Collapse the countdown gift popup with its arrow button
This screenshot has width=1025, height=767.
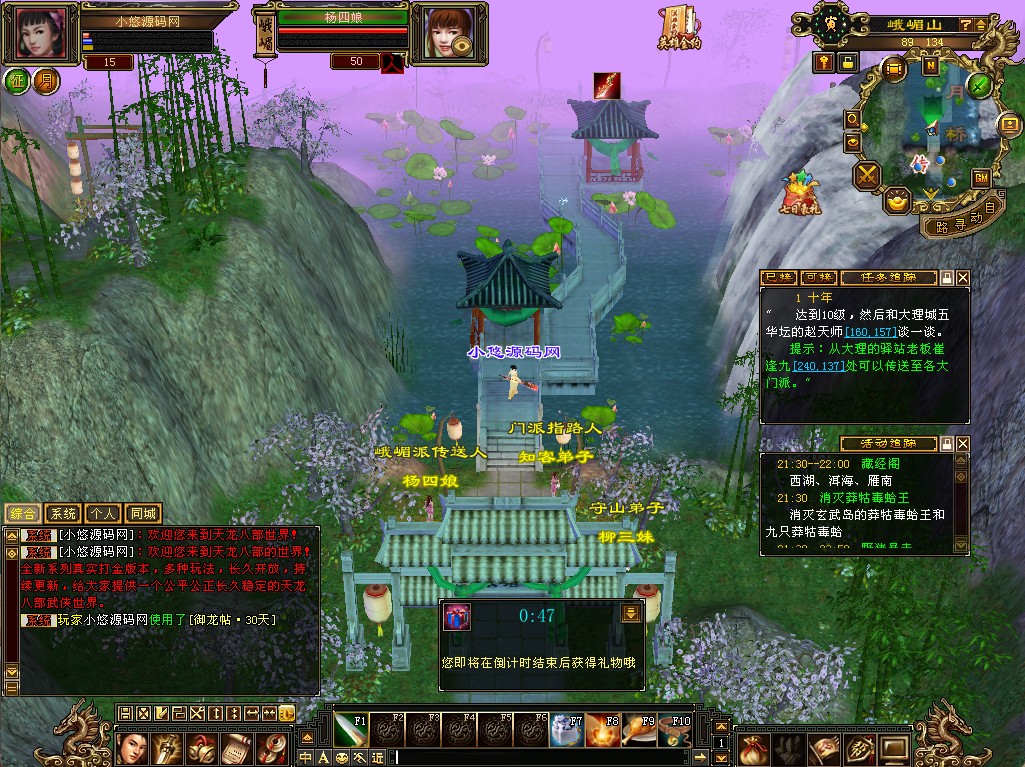click(630, 613)
